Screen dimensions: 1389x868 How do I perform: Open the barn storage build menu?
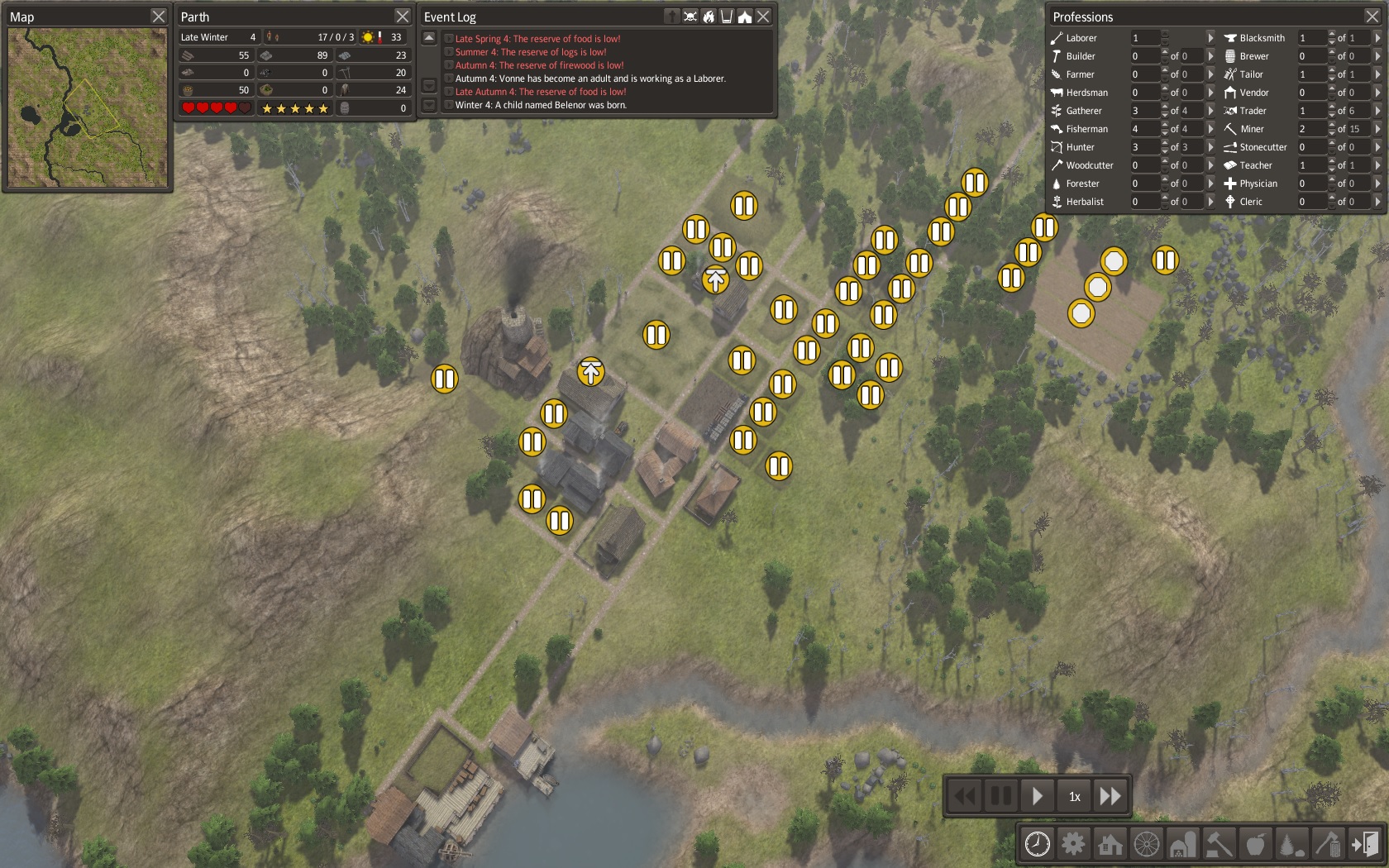1182,844
